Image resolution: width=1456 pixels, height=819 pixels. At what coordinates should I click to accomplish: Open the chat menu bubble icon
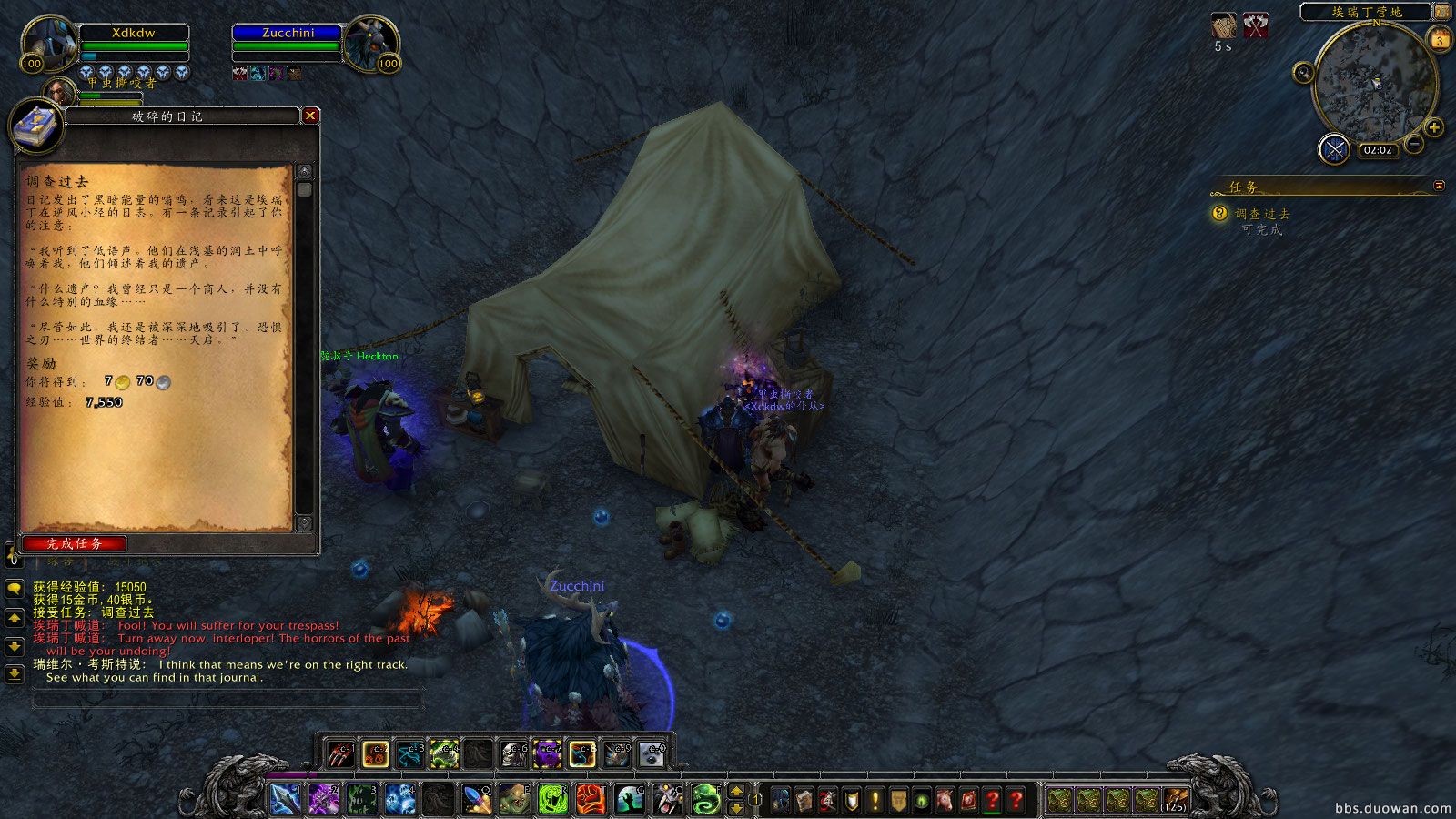point(15,588)
